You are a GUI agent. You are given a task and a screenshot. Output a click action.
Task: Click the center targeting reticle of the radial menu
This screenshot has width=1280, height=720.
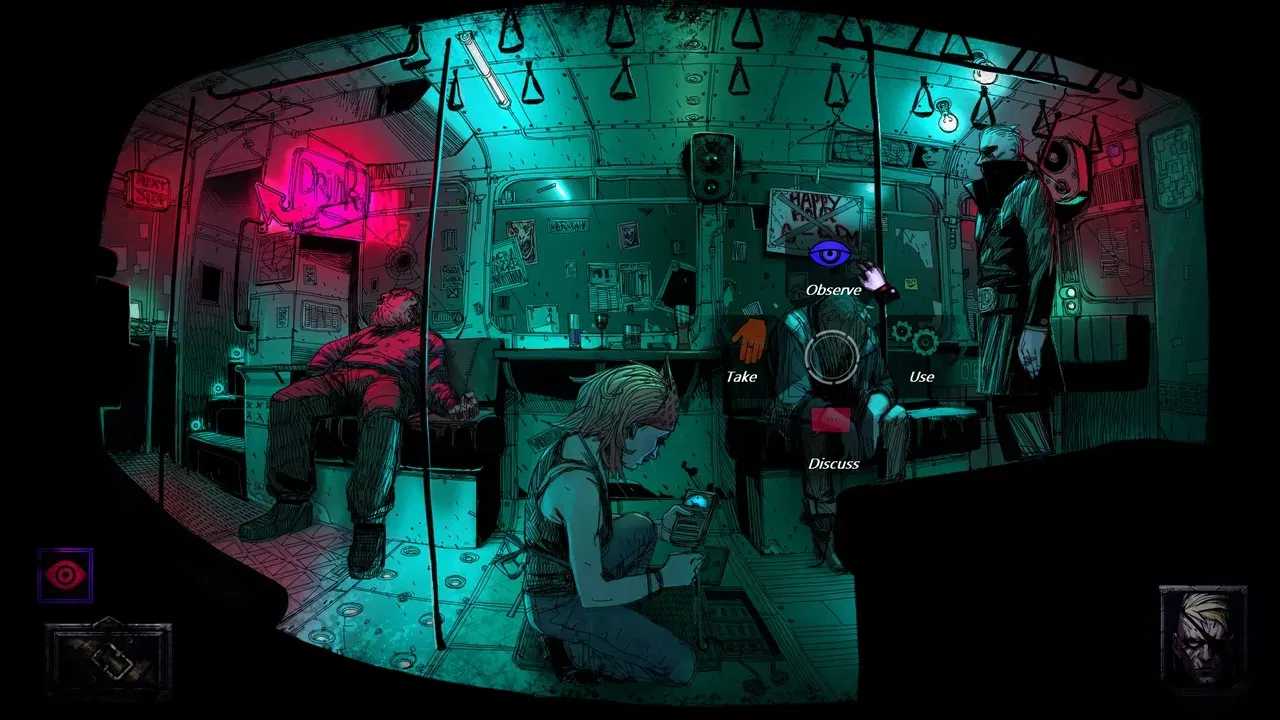click(833, 358)
